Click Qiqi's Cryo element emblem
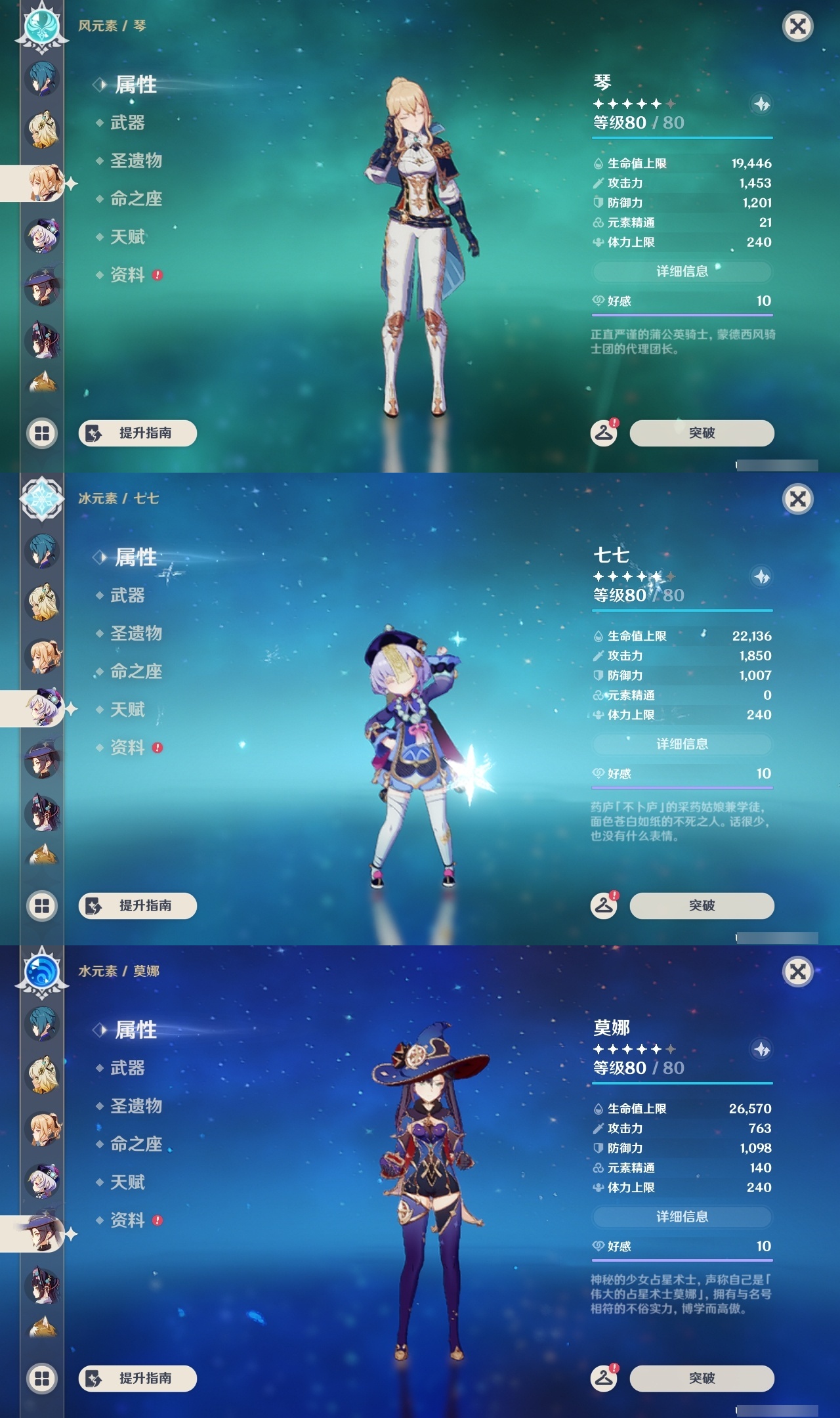Viewport: 840px width, 1418px height. point(41,499)
